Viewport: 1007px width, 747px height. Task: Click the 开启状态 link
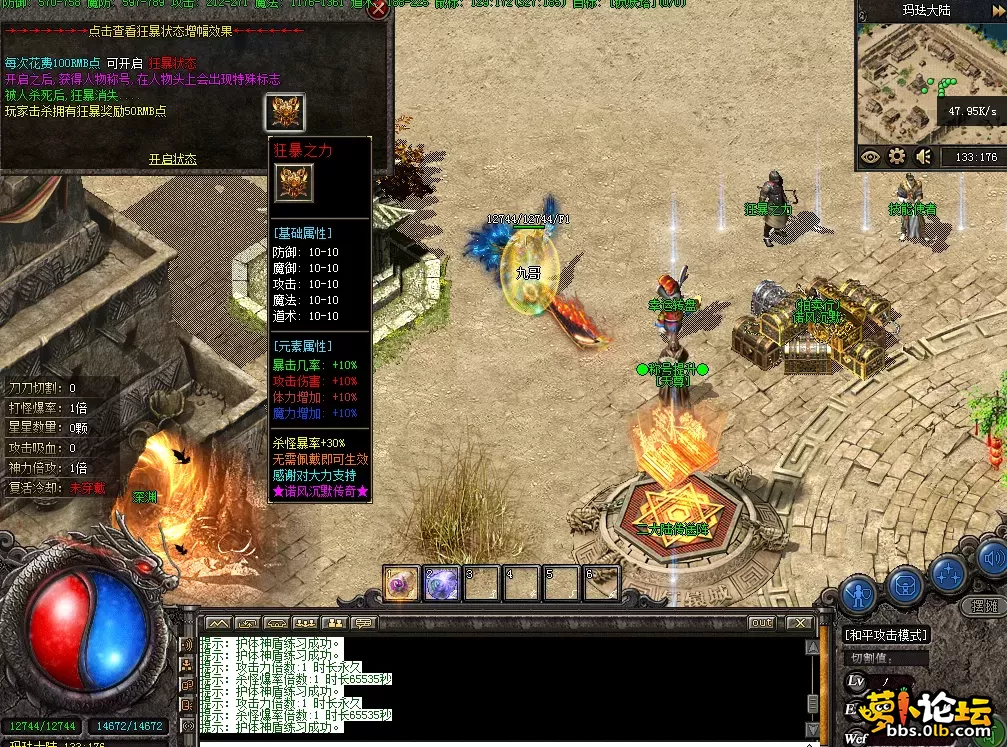pos(173,159)
